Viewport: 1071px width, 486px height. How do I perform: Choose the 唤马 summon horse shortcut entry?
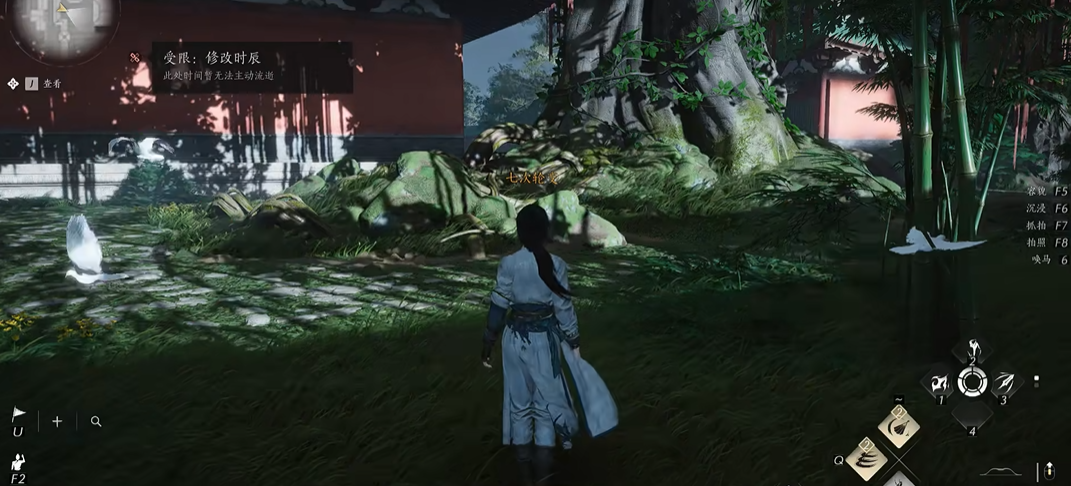(x=1049, y=259)
